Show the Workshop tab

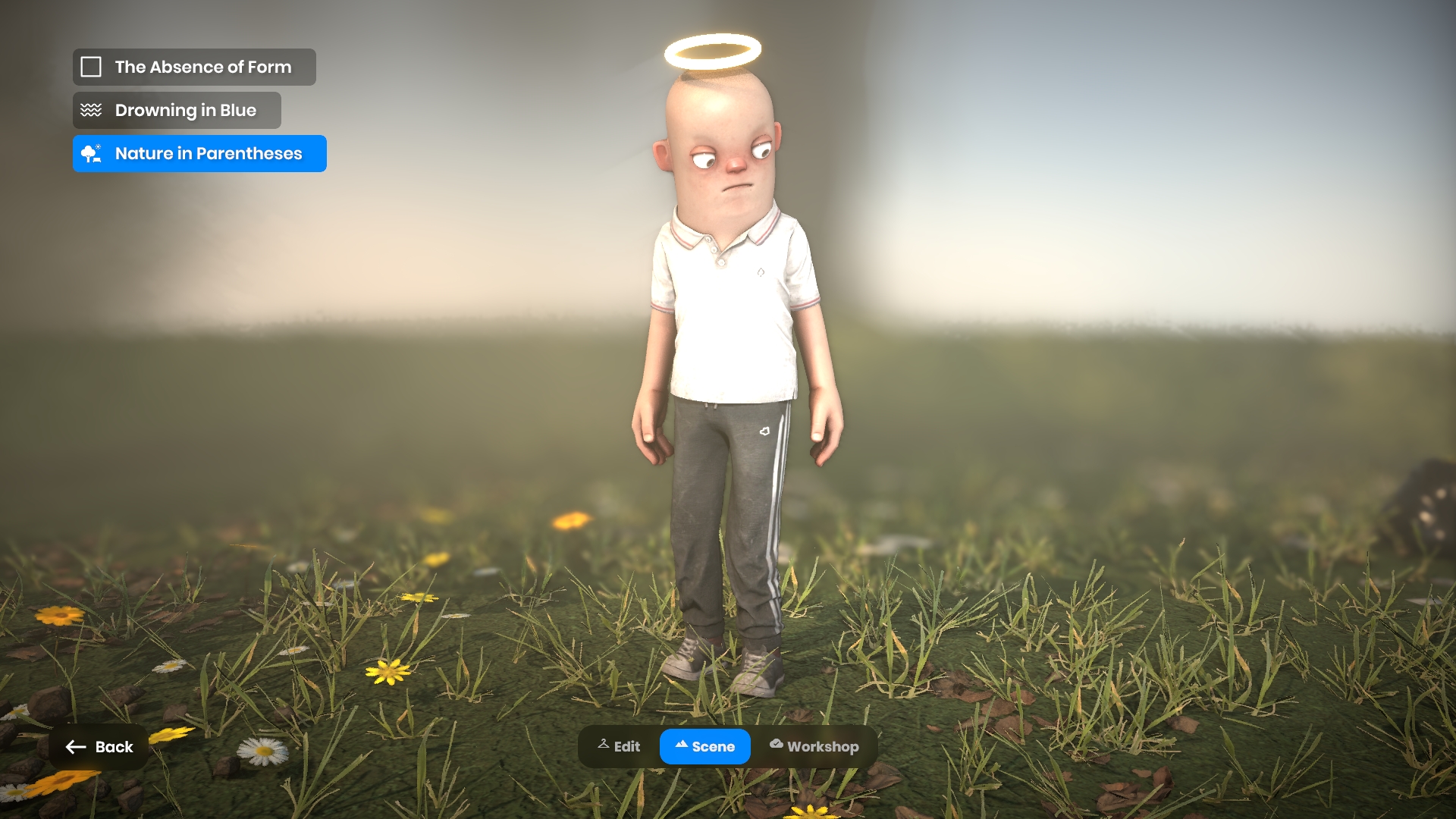pyautogui.click(x=814, y=747)
